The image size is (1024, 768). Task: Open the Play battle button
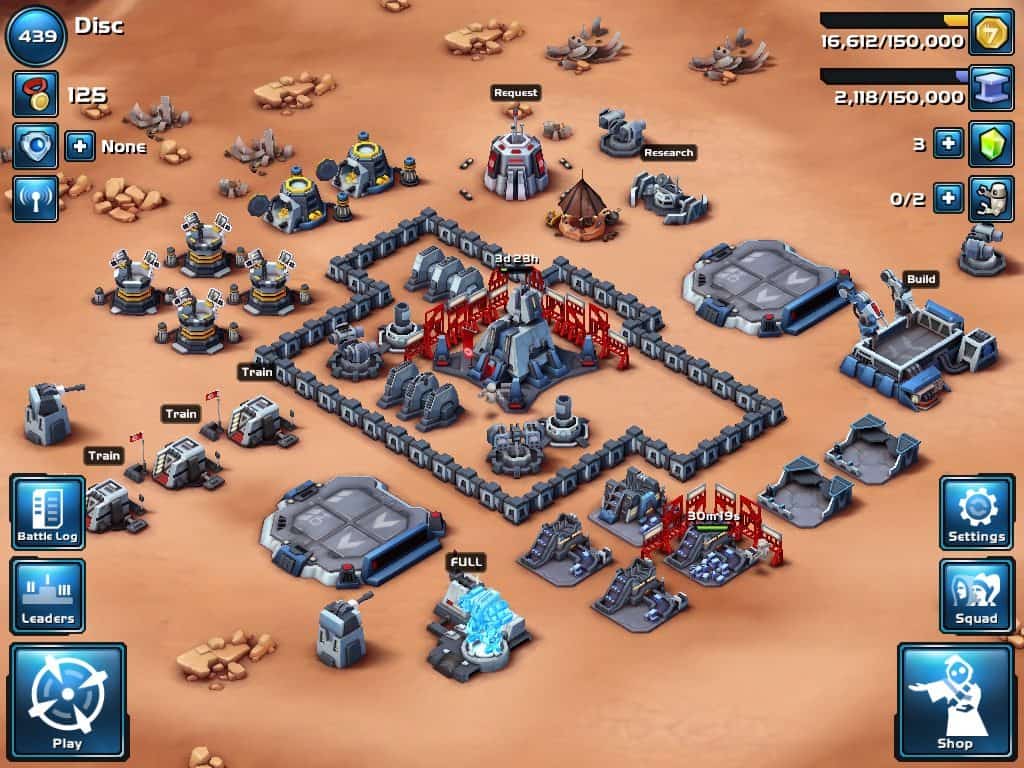[67, 701]
